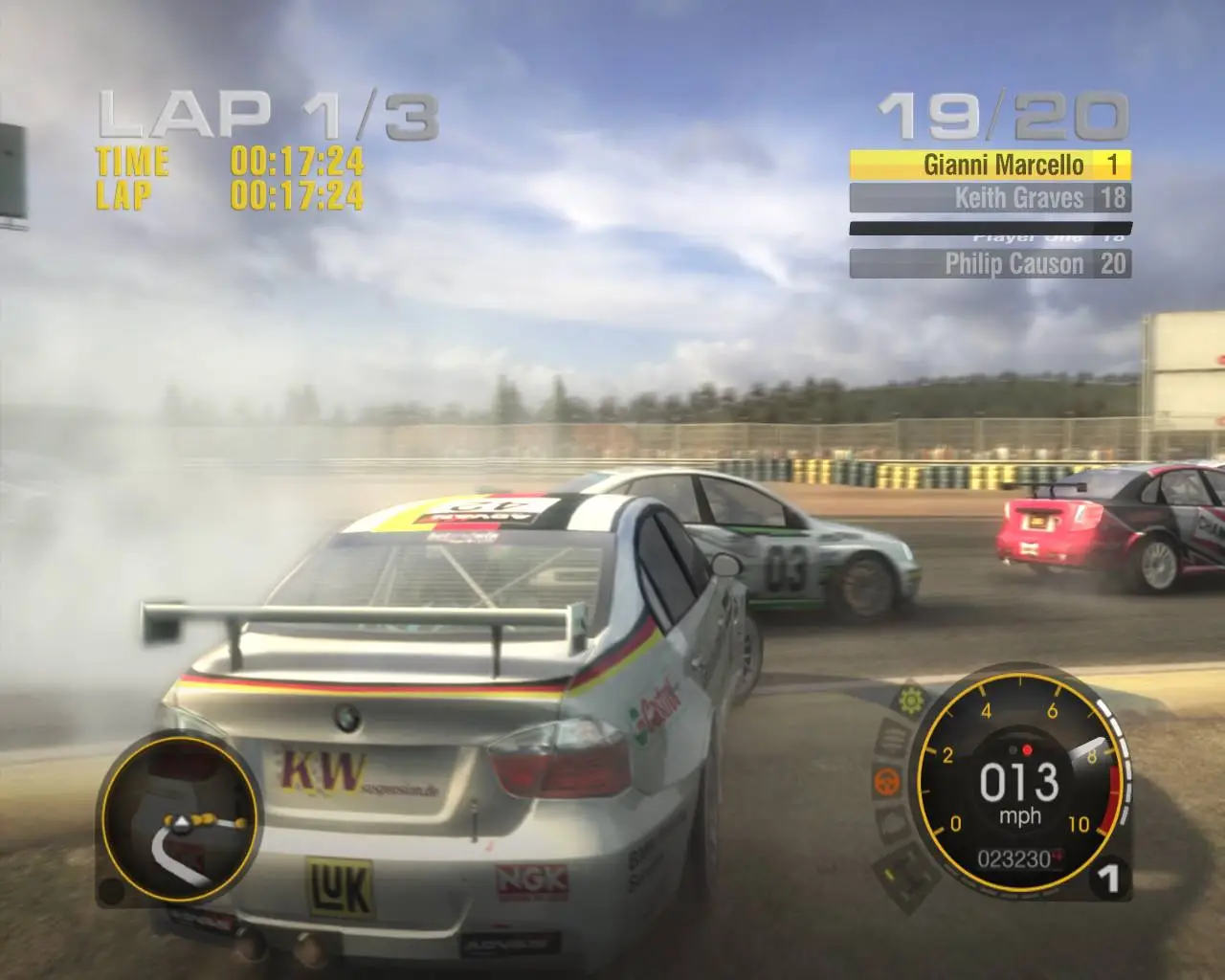The image size is (1225, 980).
Task: Choose Philip Causon's standings row
Action: (x=990, y=263)
